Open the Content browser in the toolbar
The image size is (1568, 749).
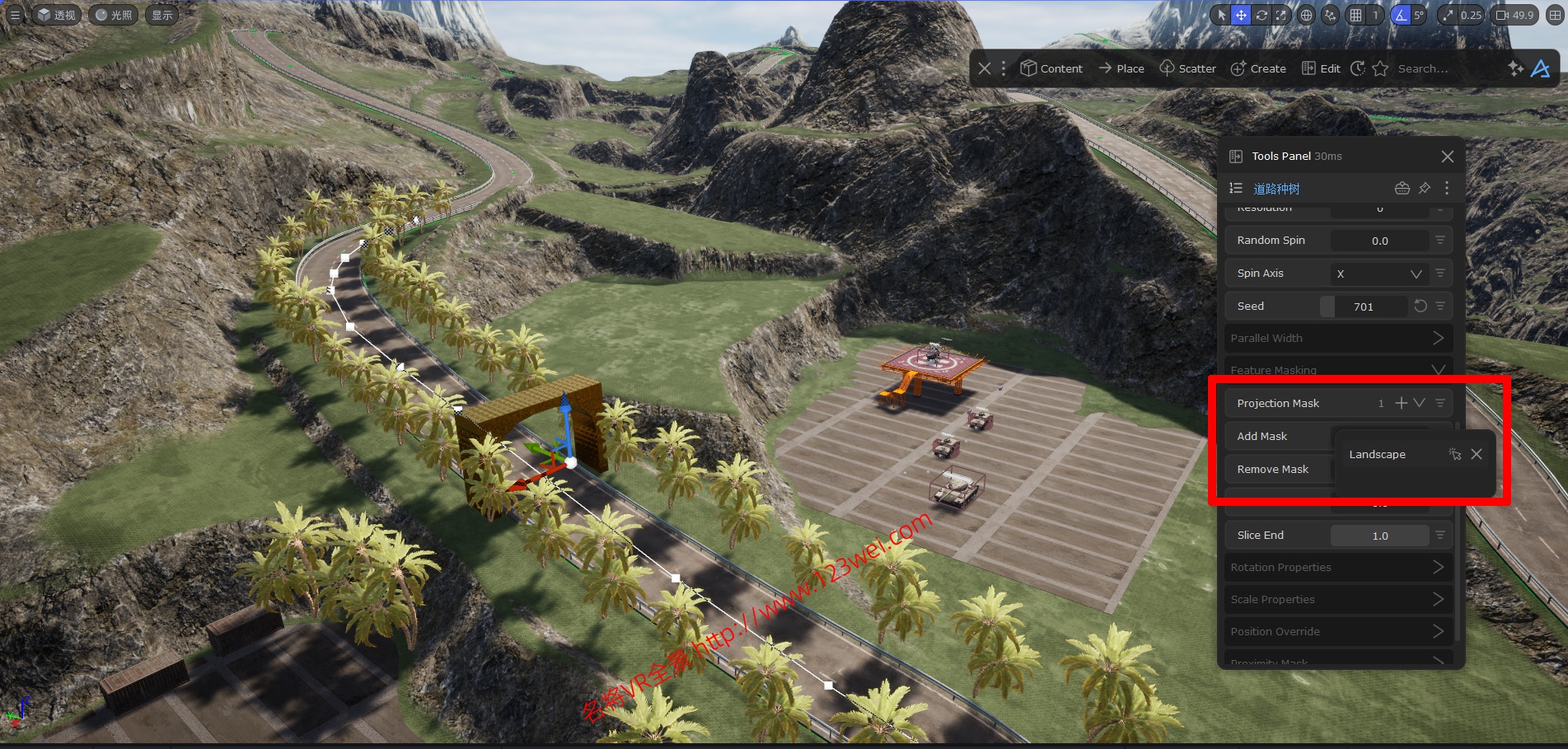point(1051,68)
